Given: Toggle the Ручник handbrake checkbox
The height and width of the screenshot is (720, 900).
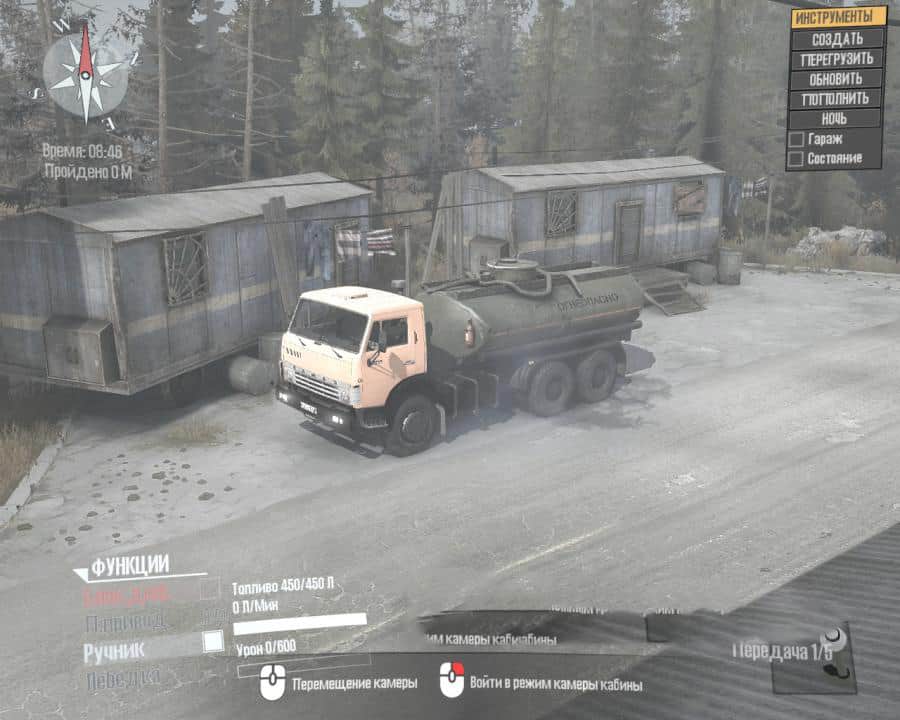Looking at the screenshot, I should click(x=213, y=642).
